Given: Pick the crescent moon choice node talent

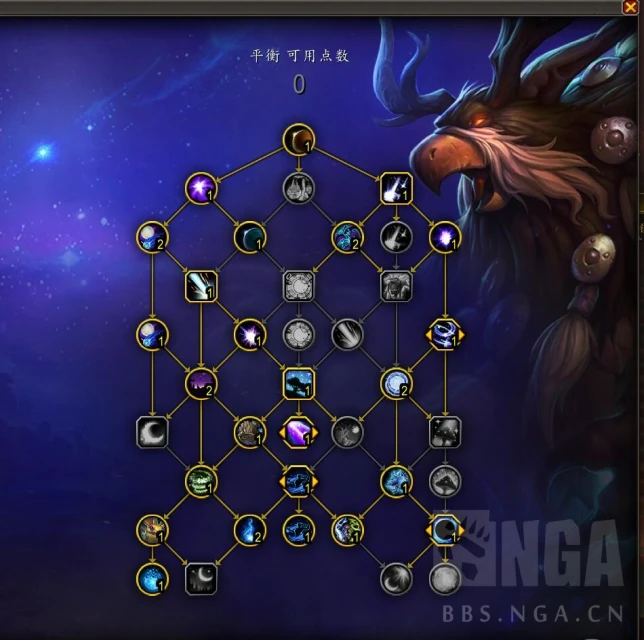Looking at the screenshot, I should (x=444, y=530).
